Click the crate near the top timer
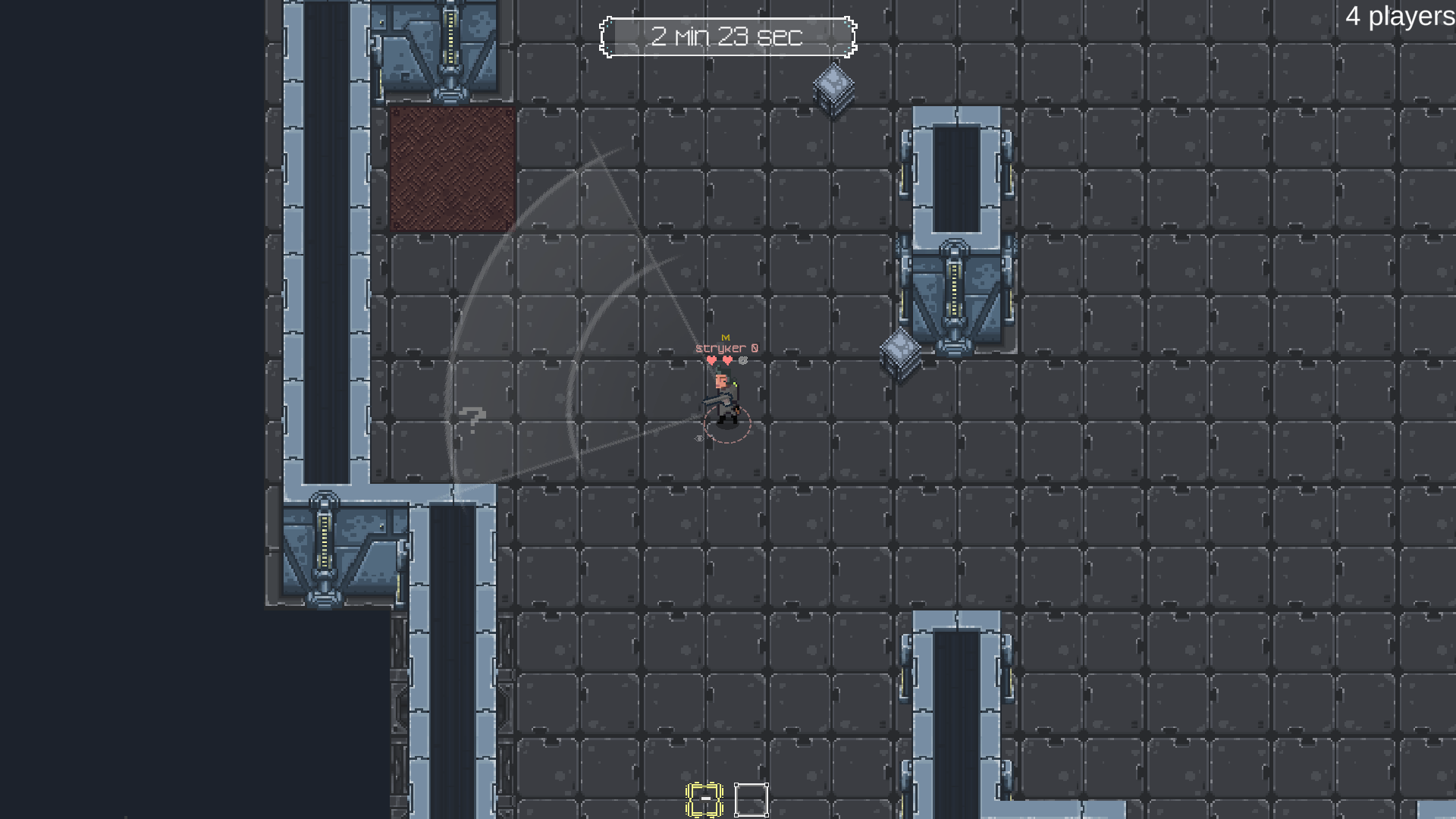The height and width of the screenshot is (819, 1456). click(832, 86)
